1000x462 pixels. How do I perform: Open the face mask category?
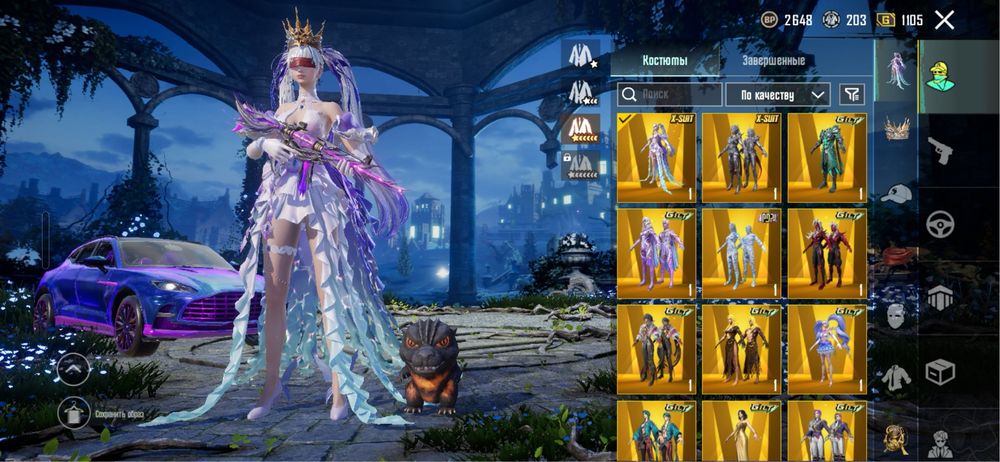coord(897,315)
